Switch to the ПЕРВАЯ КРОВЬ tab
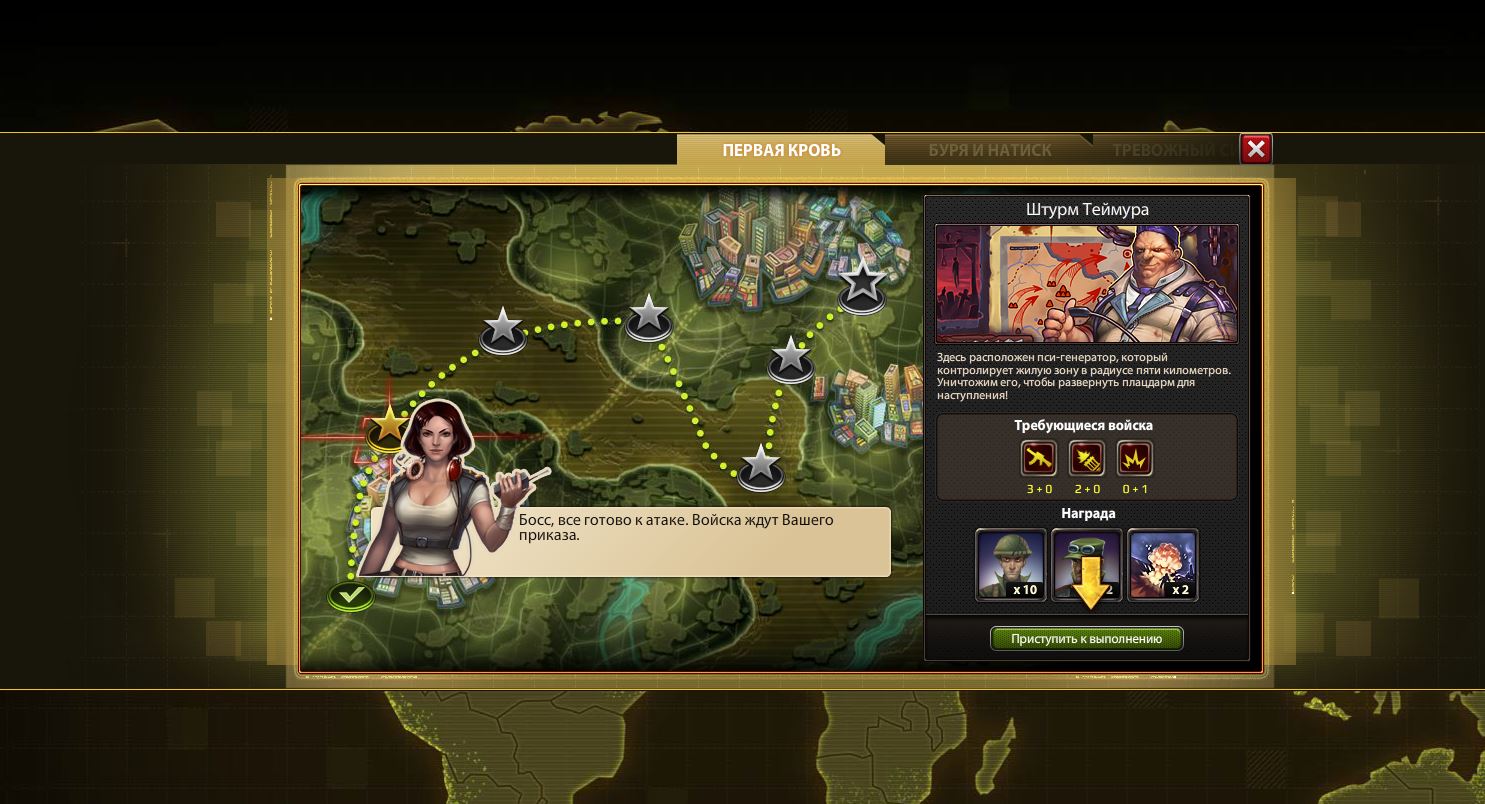This screenshot has width=1485, height=804. coord(781,150)
